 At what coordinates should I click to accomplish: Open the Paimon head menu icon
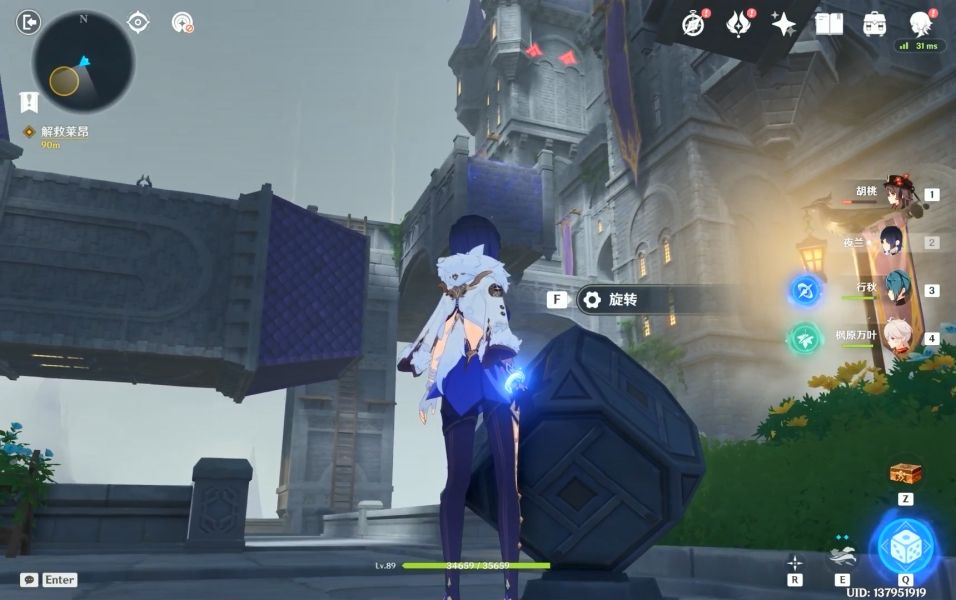click(x=920, y=23)
